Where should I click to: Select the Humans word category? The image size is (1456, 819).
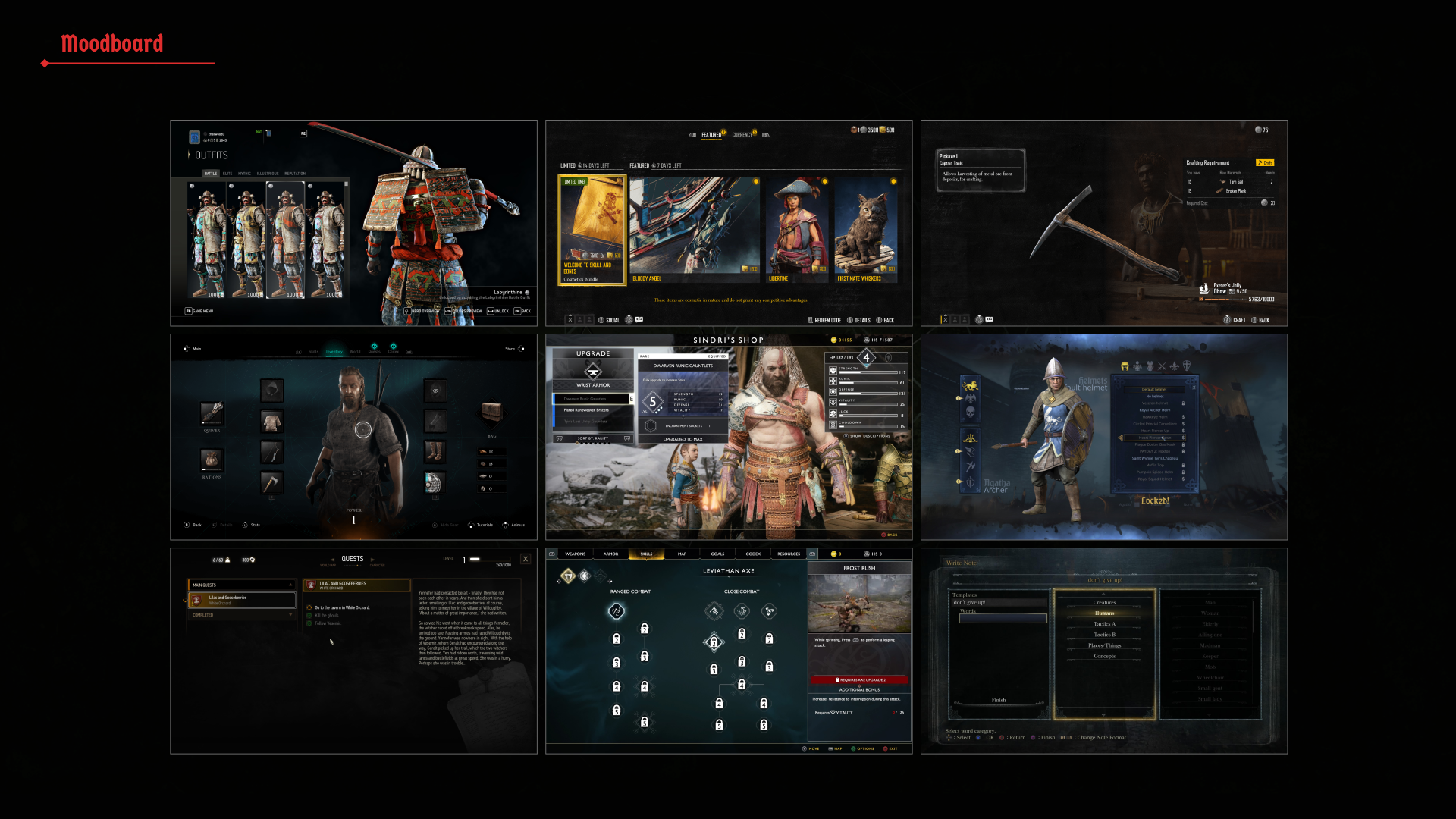[x=1104, y=613]
